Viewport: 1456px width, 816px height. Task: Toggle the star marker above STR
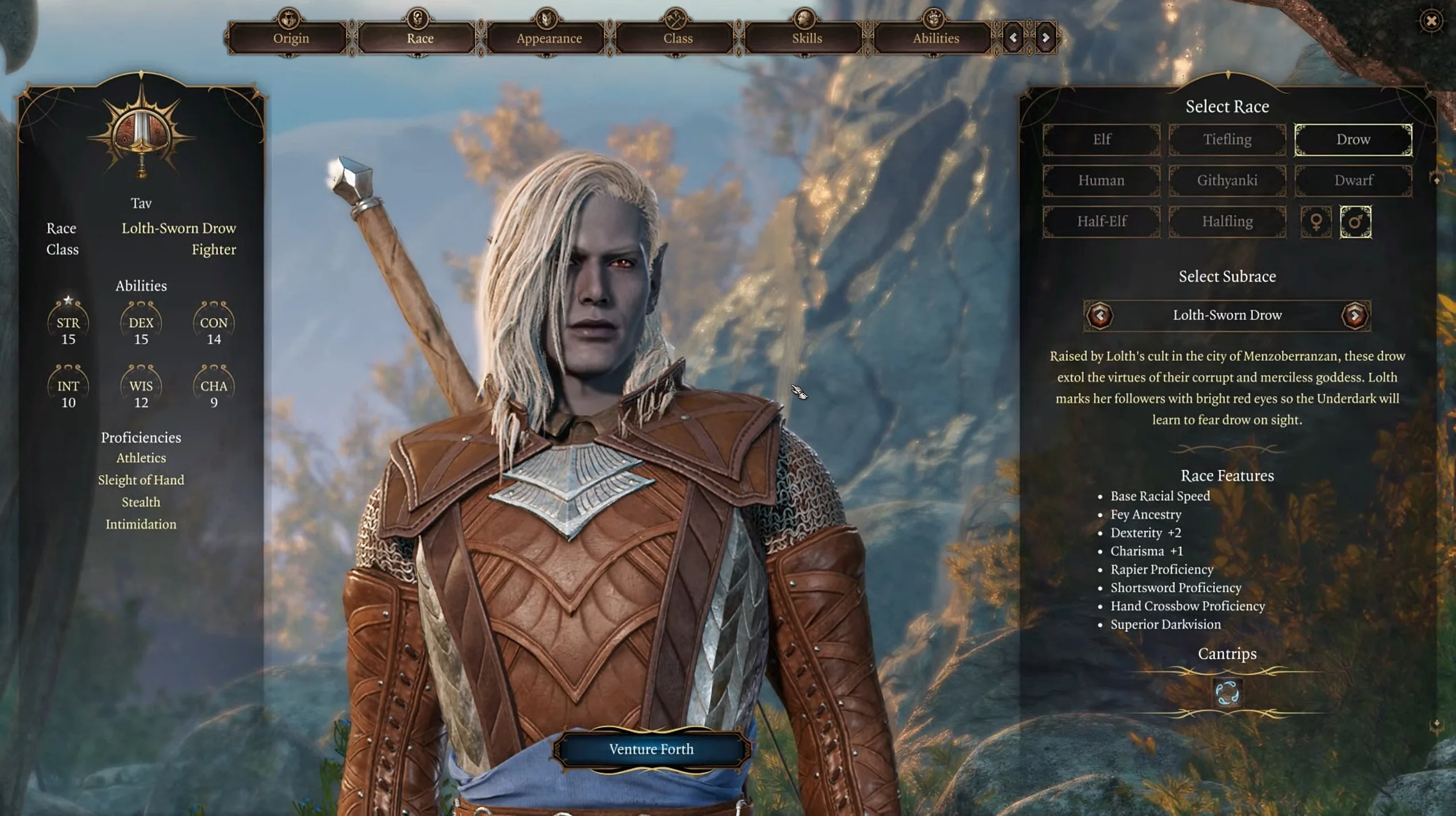(68, 298)
